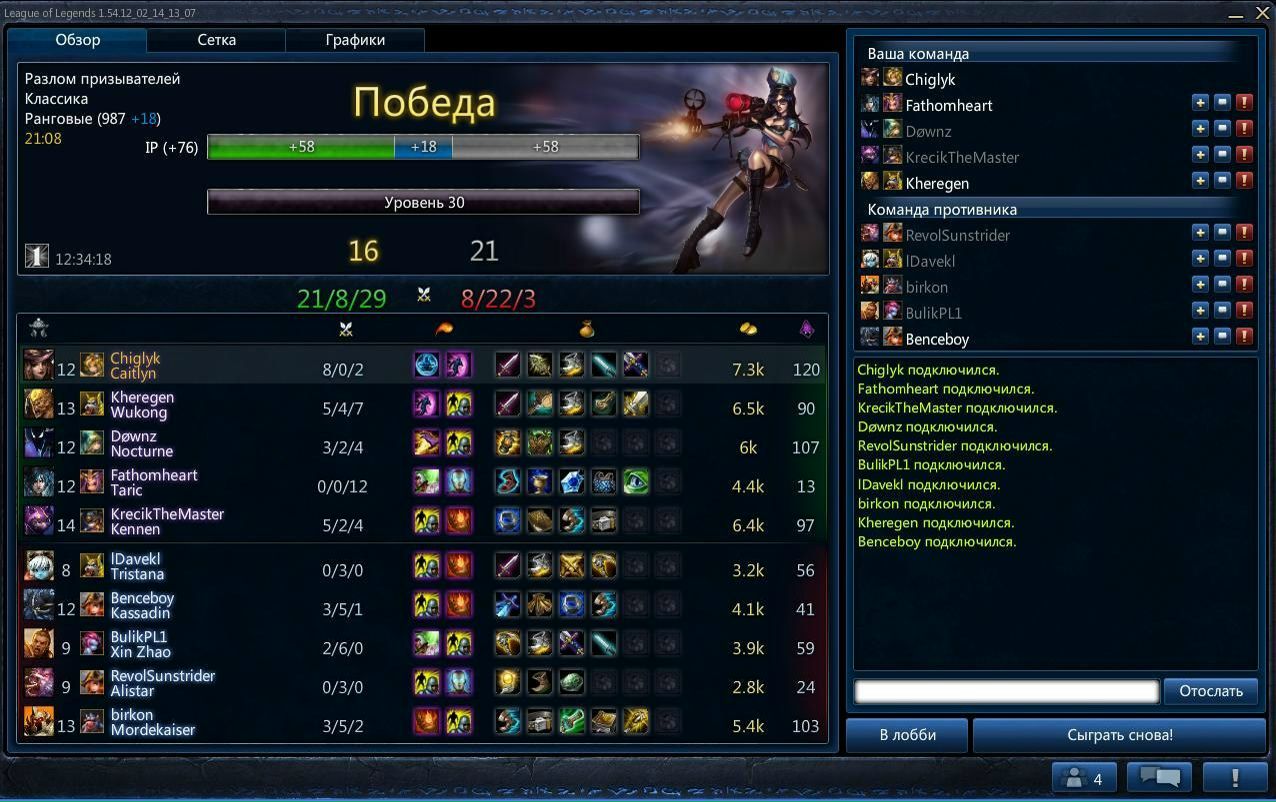This screenshot has width=1276, height=802.
Task: Select birkon's Mordekaiser scoreboard row
Action: (x=422, y=722)
